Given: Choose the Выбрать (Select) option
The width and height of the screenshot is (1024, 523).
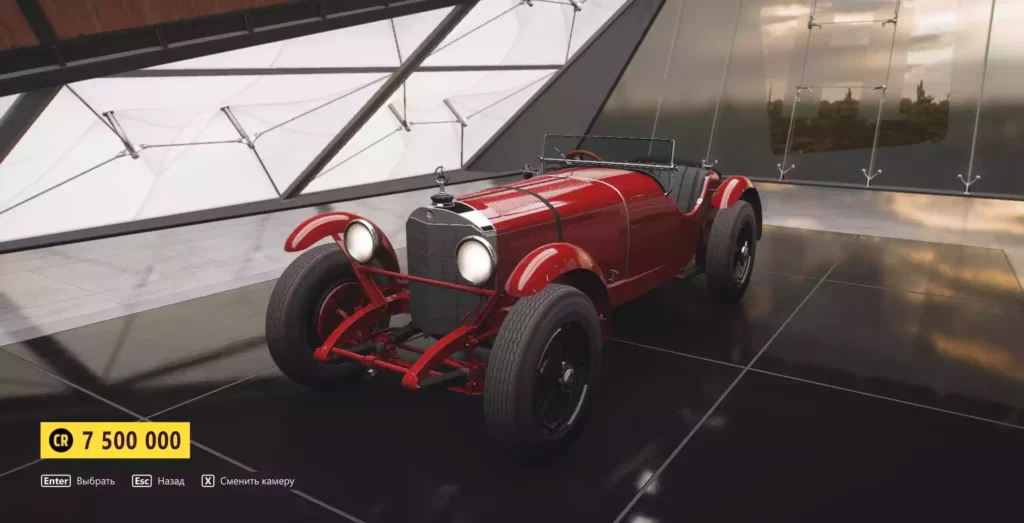Looking at the screenshot, I should pyautogui.click(x=78, y=481).
